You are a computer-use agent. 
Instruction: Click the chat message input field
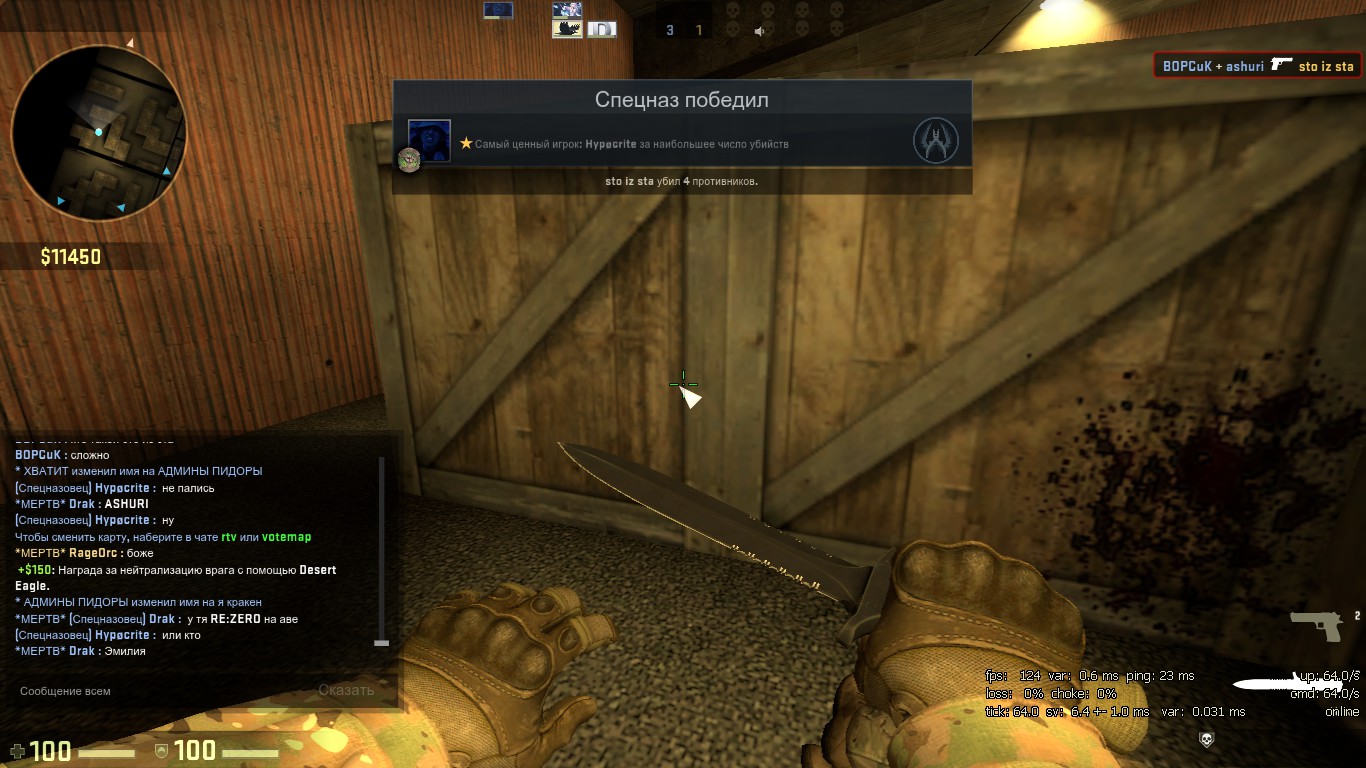tap(160, 690)
